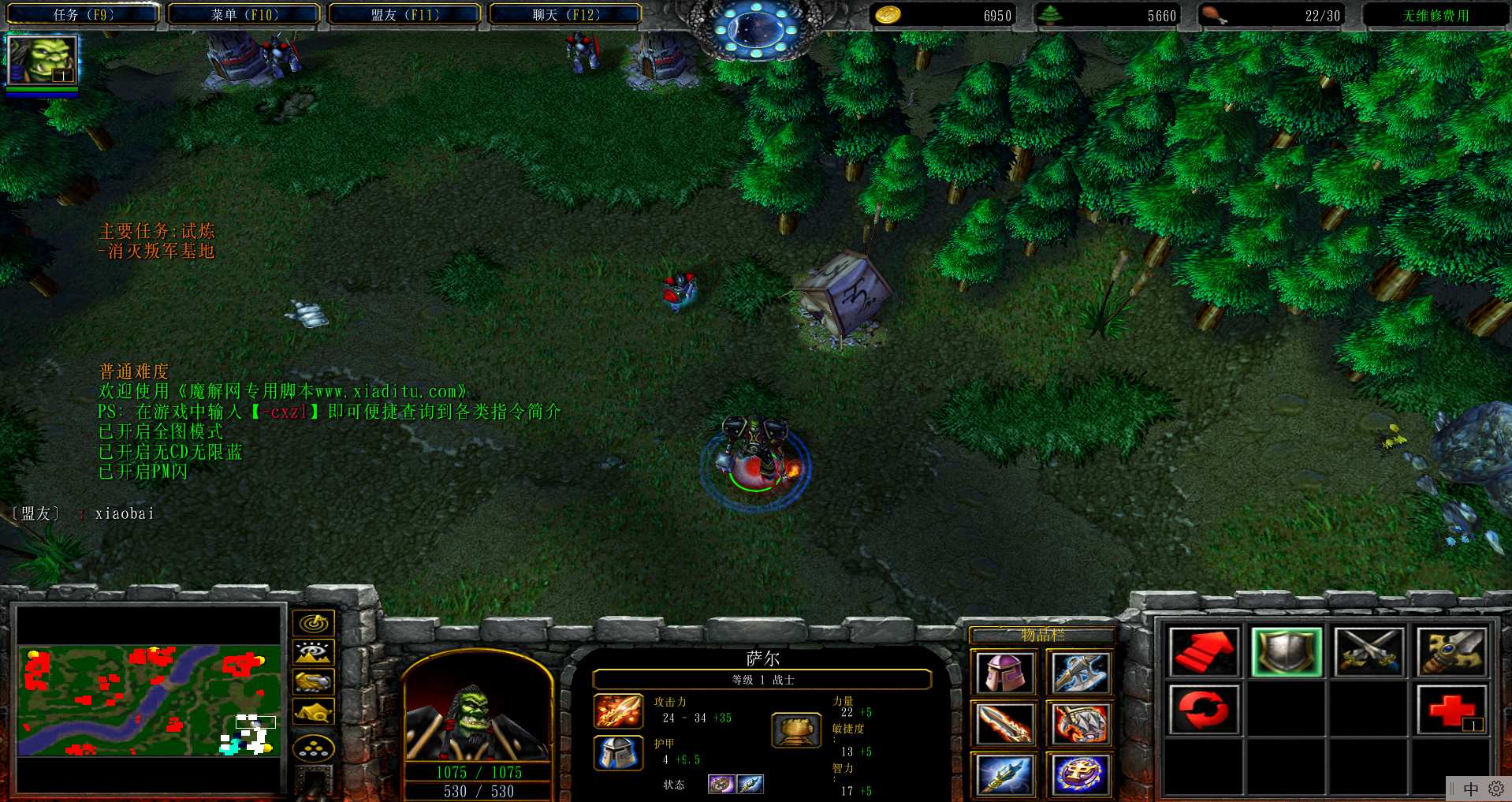The width and height of the screenshot is (1512, 802).
Task: Activate the red arrow Move command
Action: pyautogui.click(x=1203, y=652)
